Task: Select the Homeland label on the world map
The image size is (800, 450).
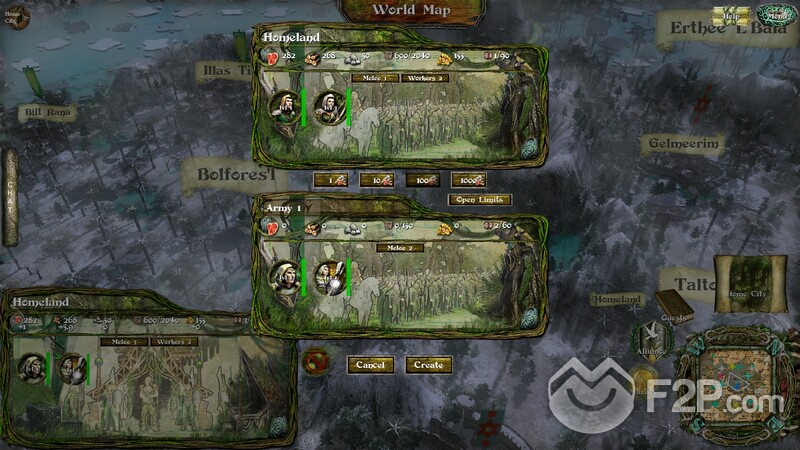Action: [x=616, y=299]
